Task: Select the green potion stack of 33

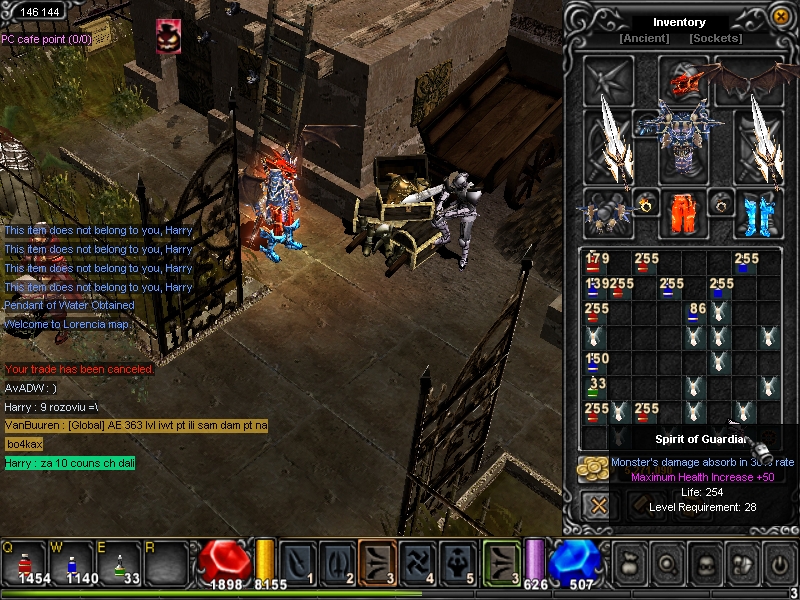Action: coord(596,386)
